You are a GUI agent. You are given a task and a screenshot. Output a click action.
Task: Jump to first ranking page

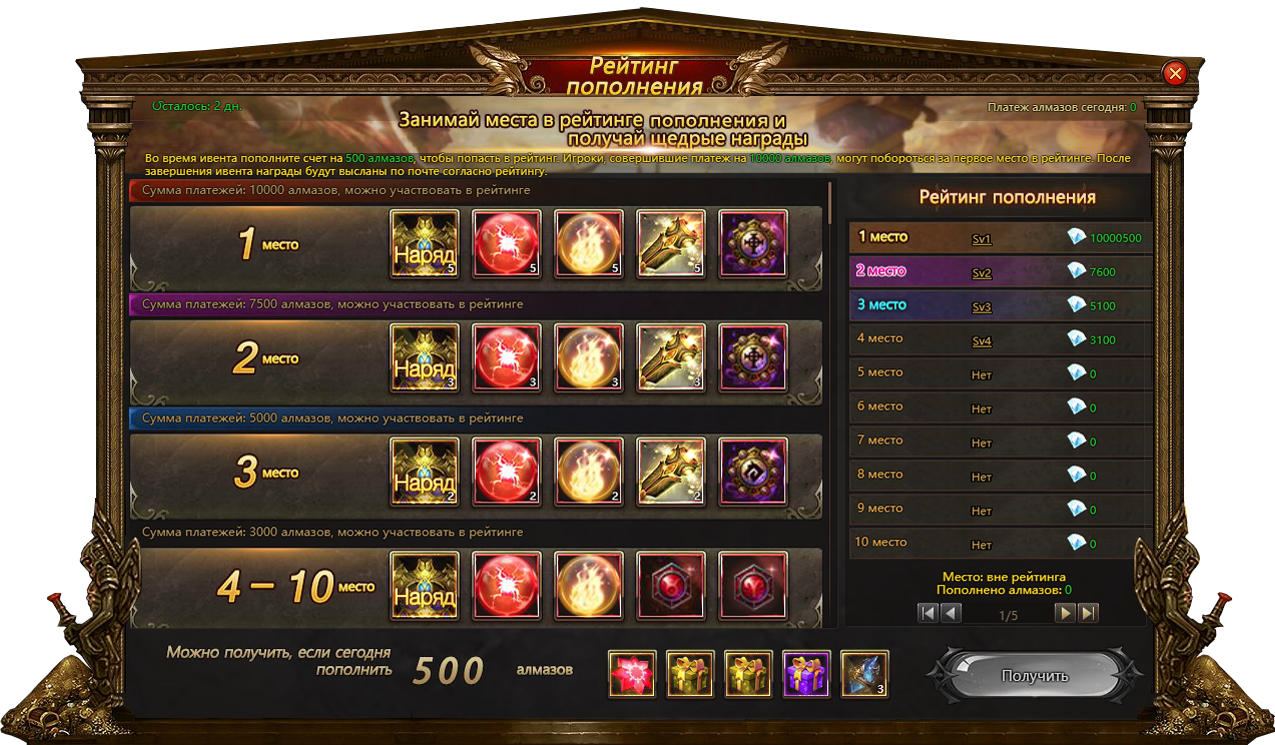pyautogui.click(x=929, y=613)
